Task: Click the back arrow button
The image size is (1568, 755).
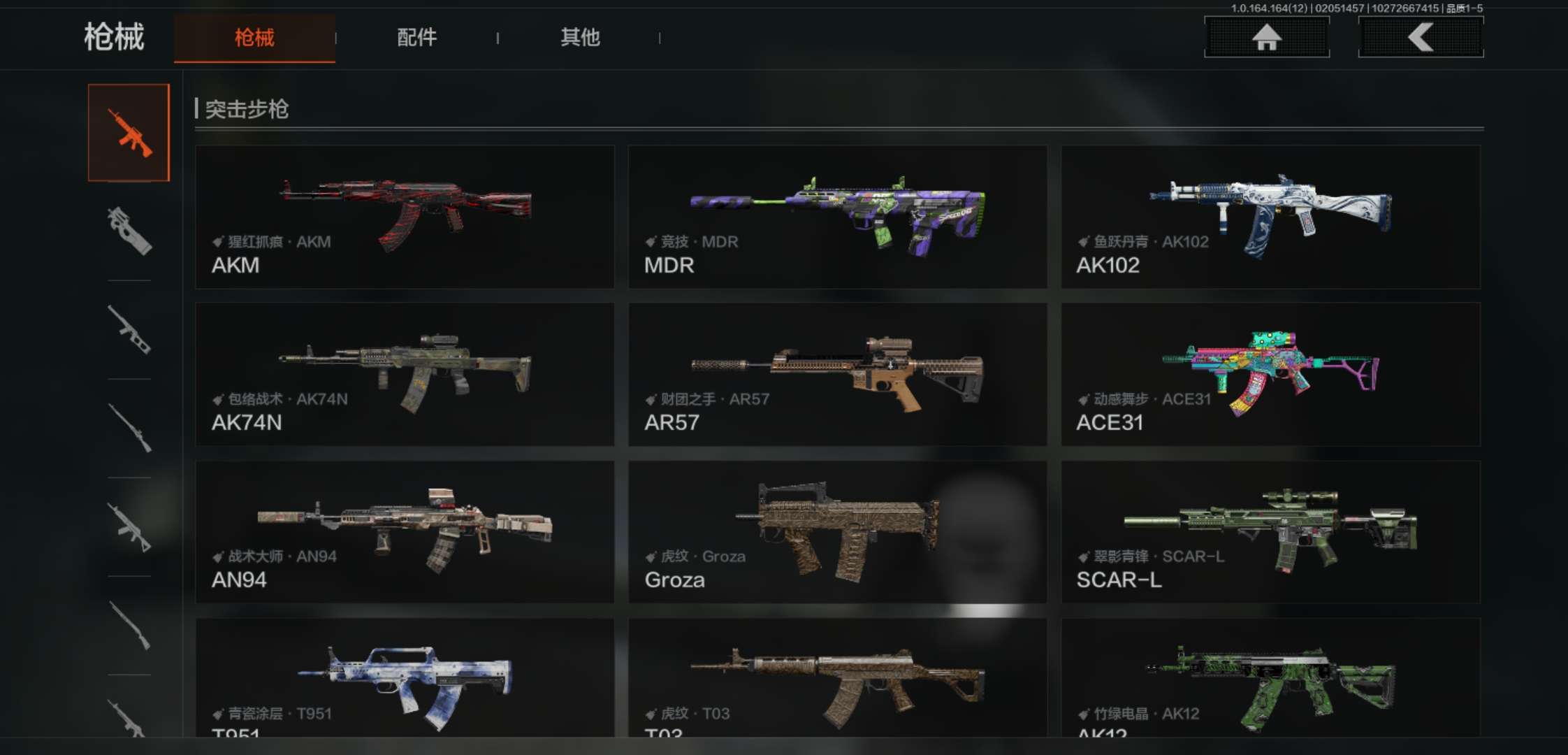Action: tap(1421, 37)
